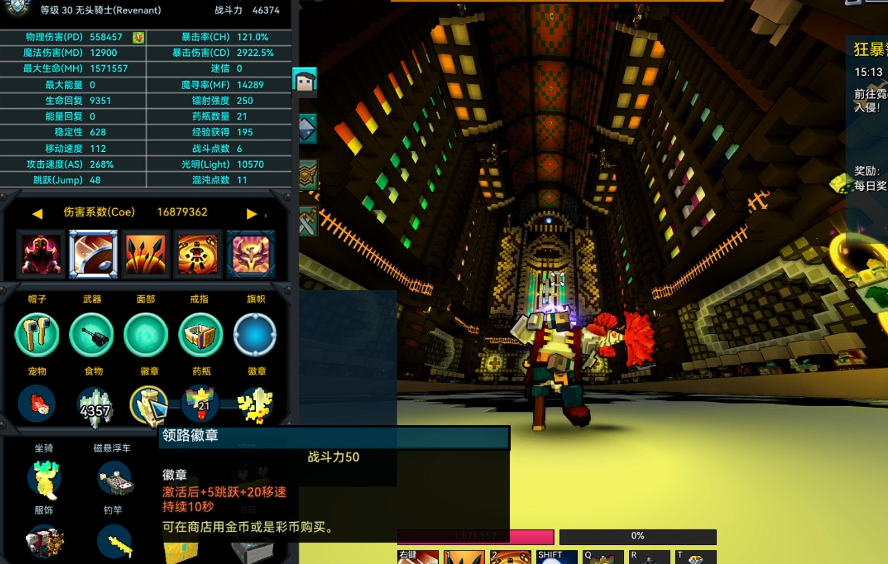Select the golden emblem slot
The image size is (888, 564).
[x=256, y=405]
